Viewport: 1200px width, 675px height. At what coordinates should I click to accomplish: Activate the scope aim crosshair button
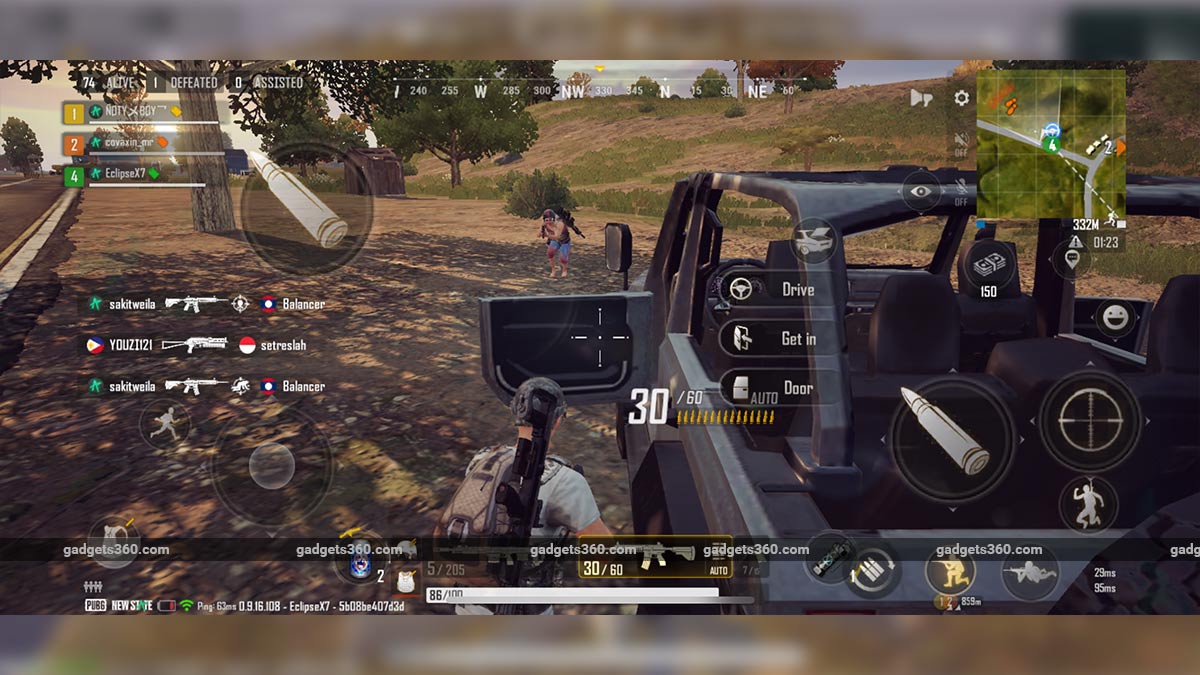pos(1089,421)
